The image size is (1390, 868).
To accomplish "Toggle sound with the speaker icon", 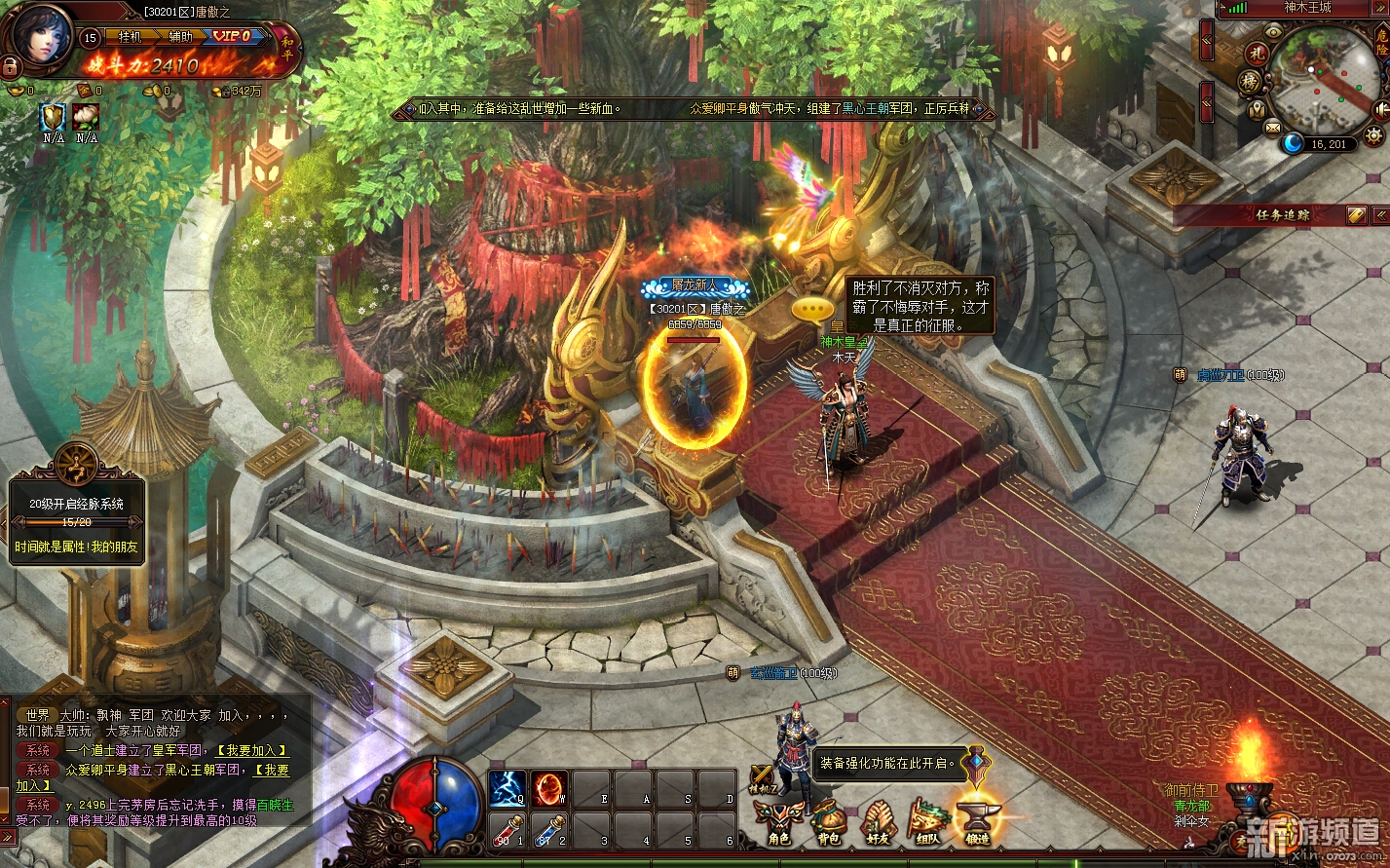I will 1382,107.
